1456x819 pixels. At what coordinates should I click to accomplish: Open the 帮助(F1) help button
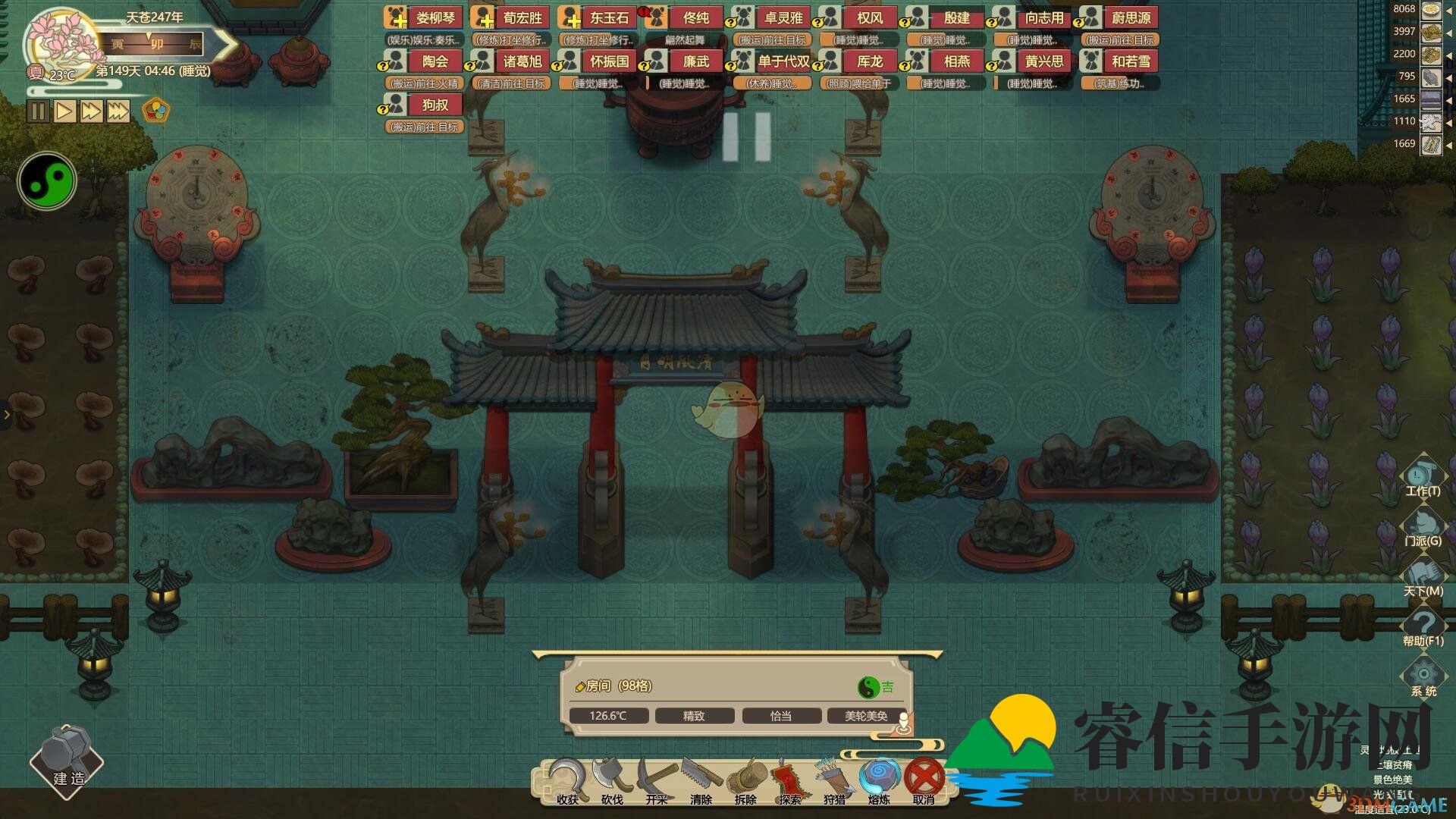(1424, 625)
